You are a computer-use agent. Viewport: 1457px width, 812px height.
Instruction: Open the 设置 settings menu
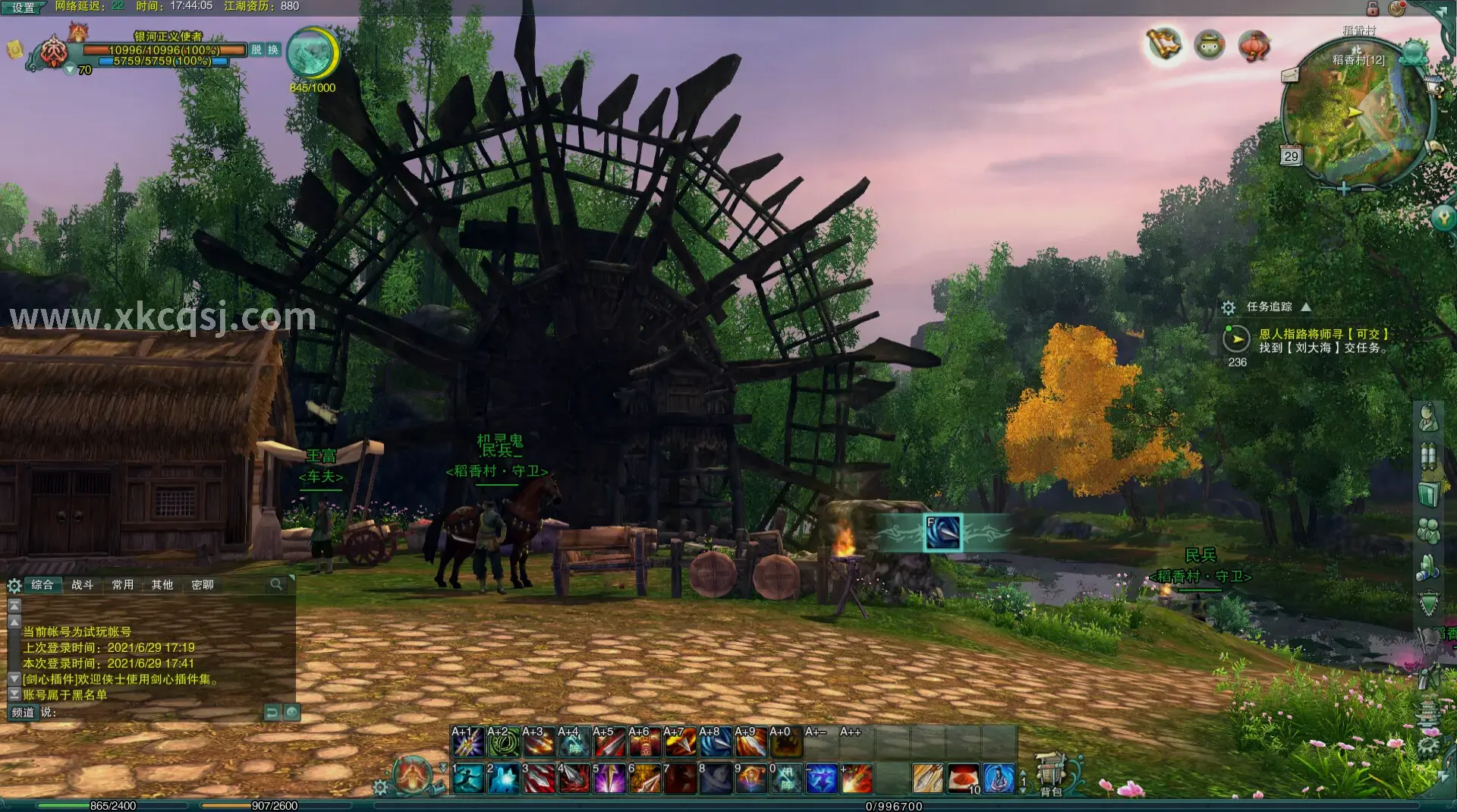[23, 8]
